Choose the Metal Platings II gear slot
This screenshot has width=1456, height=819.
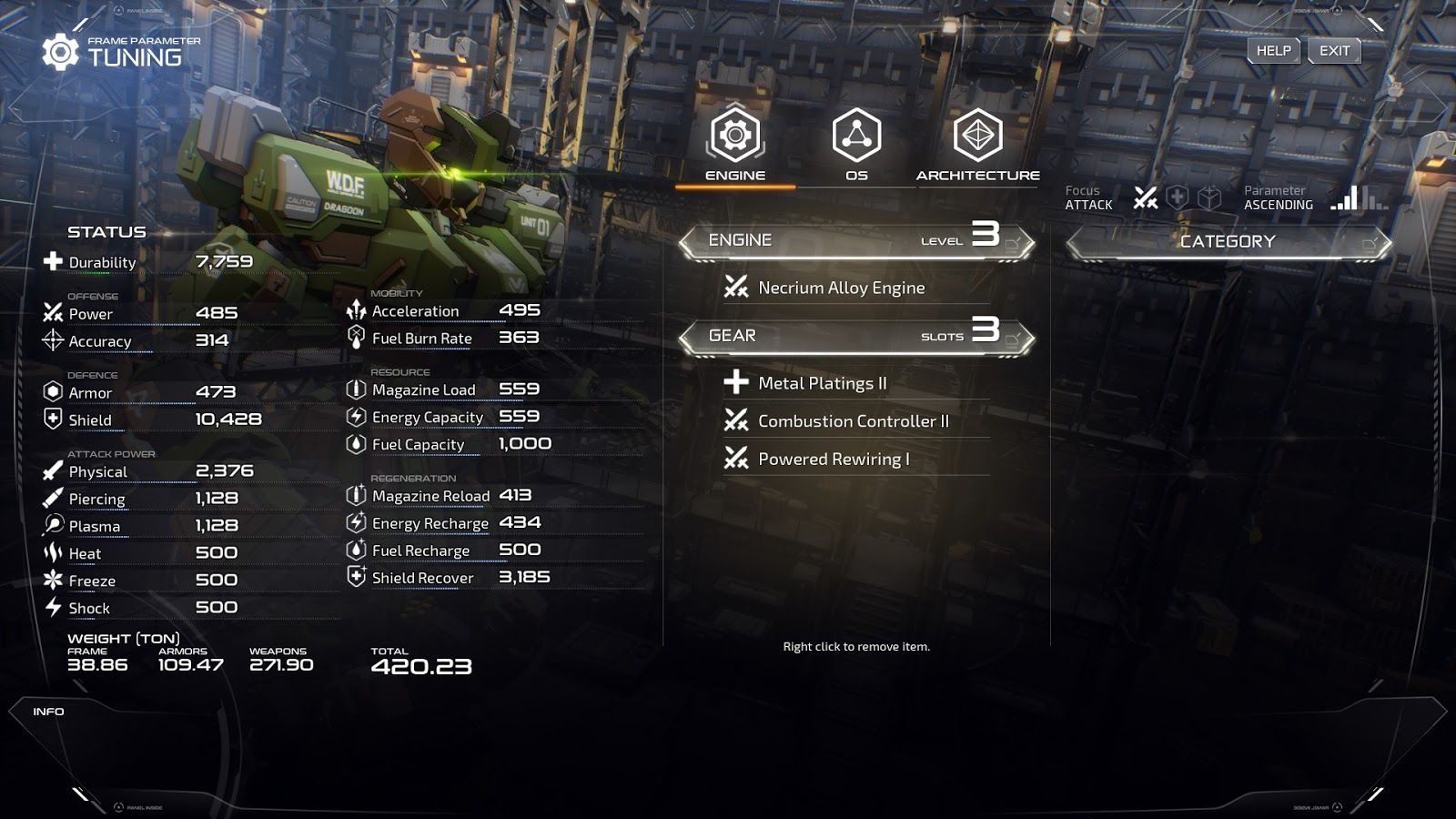coord(822,384)
